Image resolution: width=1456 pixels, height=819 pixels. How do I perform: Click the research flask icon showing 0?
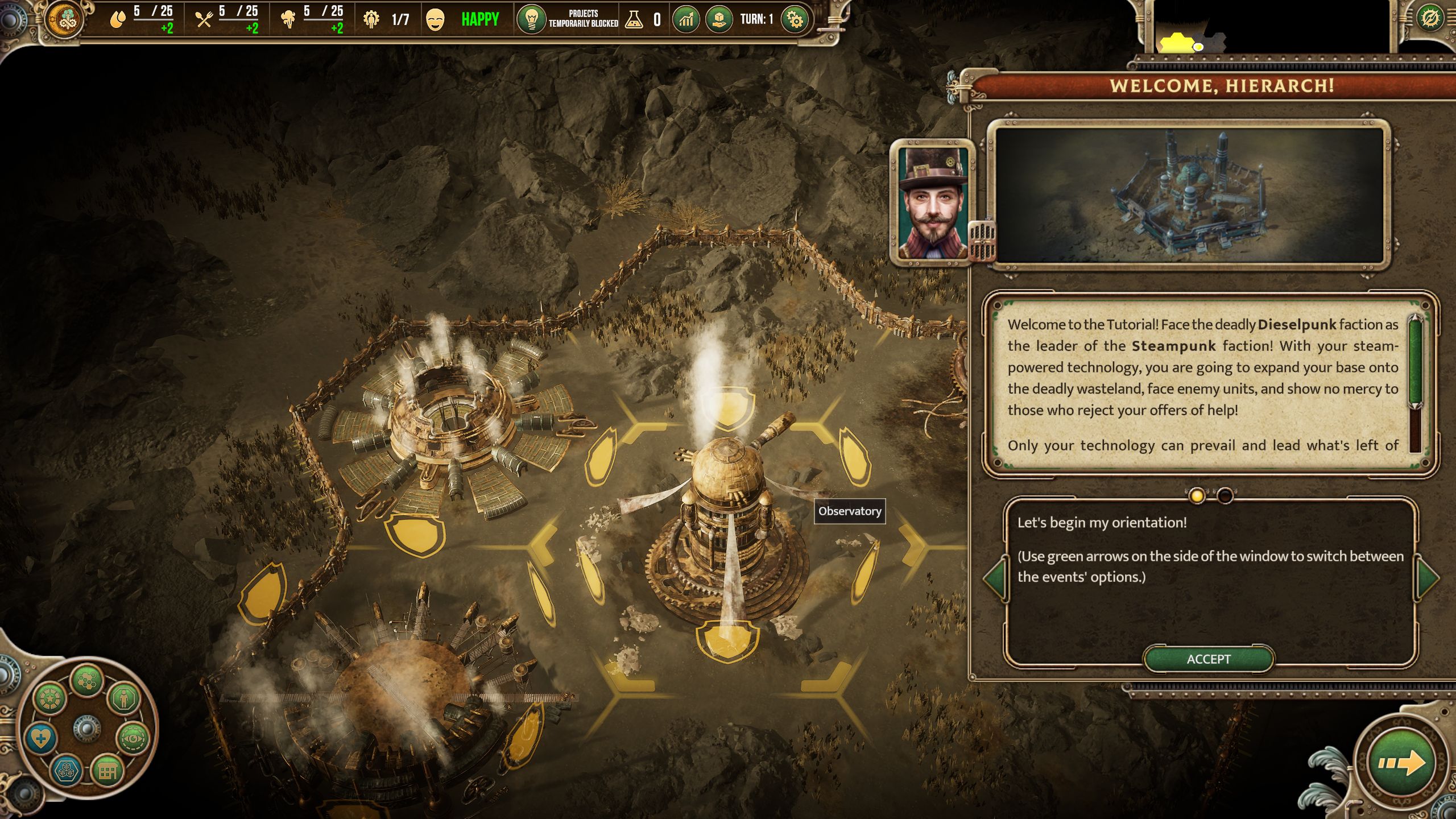point(635,19)
